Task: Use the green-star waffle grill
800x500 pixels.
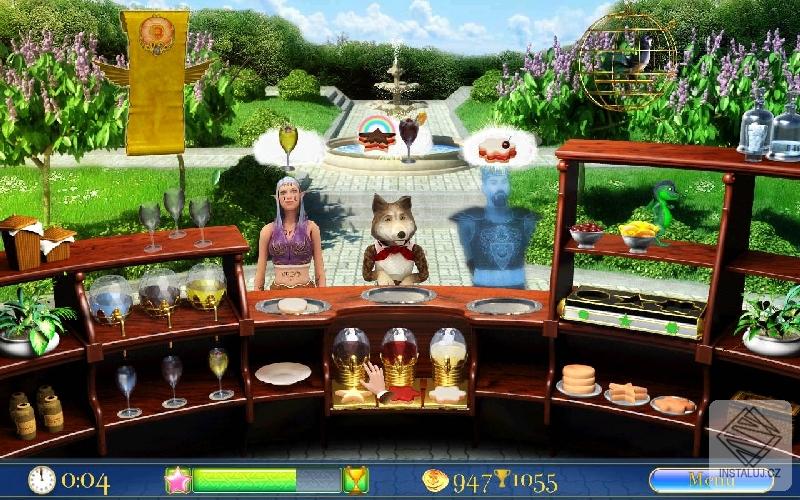Action: 618,311
